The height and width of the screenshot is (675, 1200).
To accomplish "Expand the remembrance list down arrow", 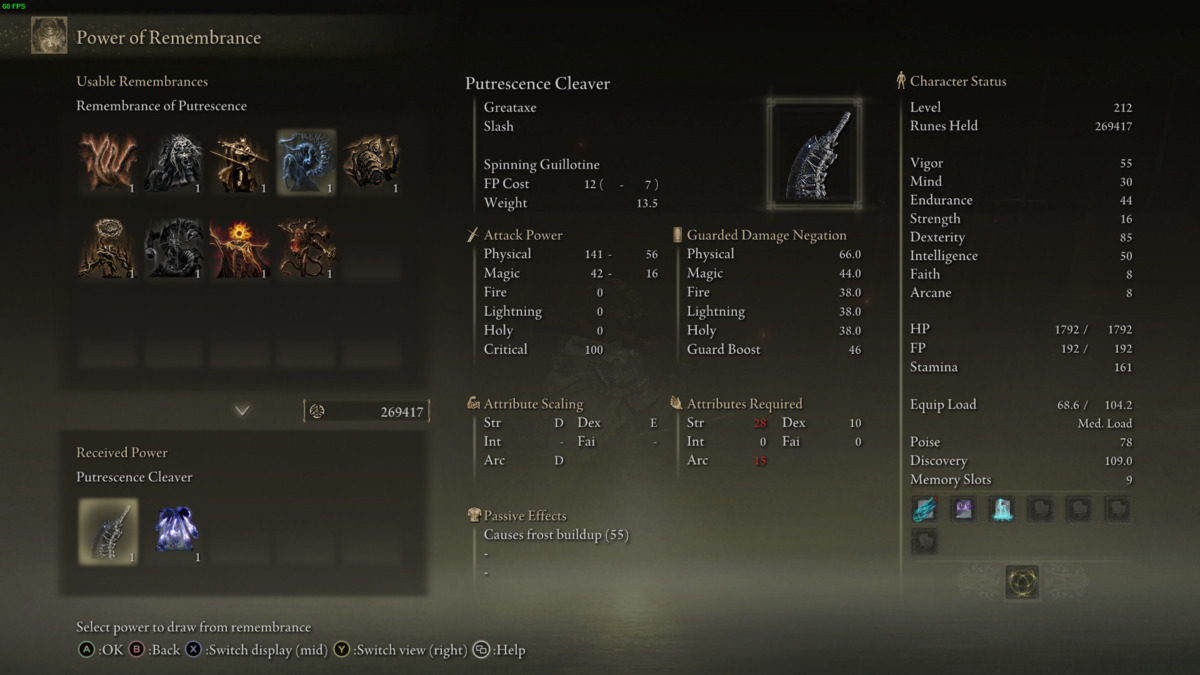I will [242, 411].
